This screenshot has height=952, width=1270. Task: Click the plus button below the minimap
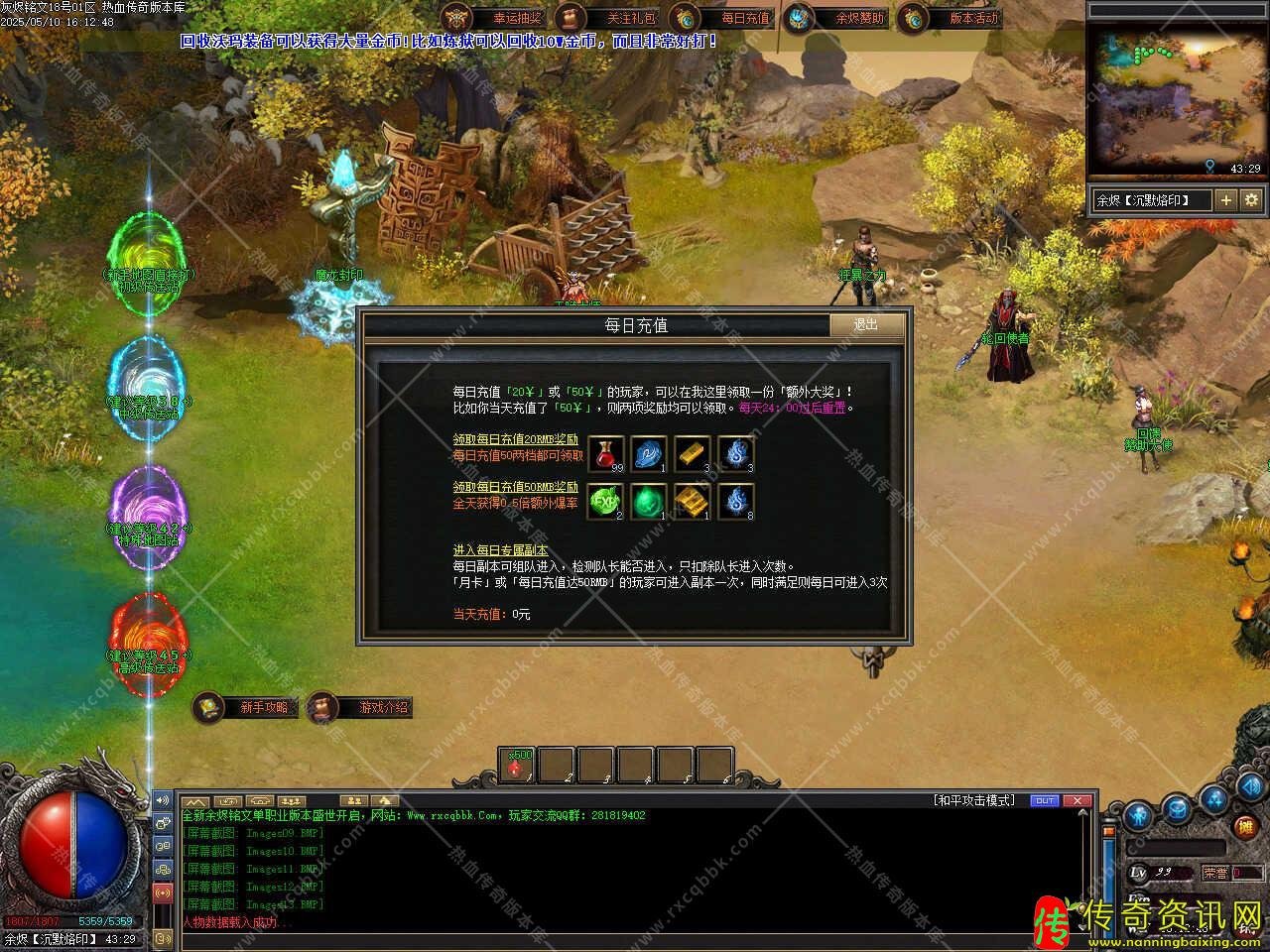coord(1226,200)
